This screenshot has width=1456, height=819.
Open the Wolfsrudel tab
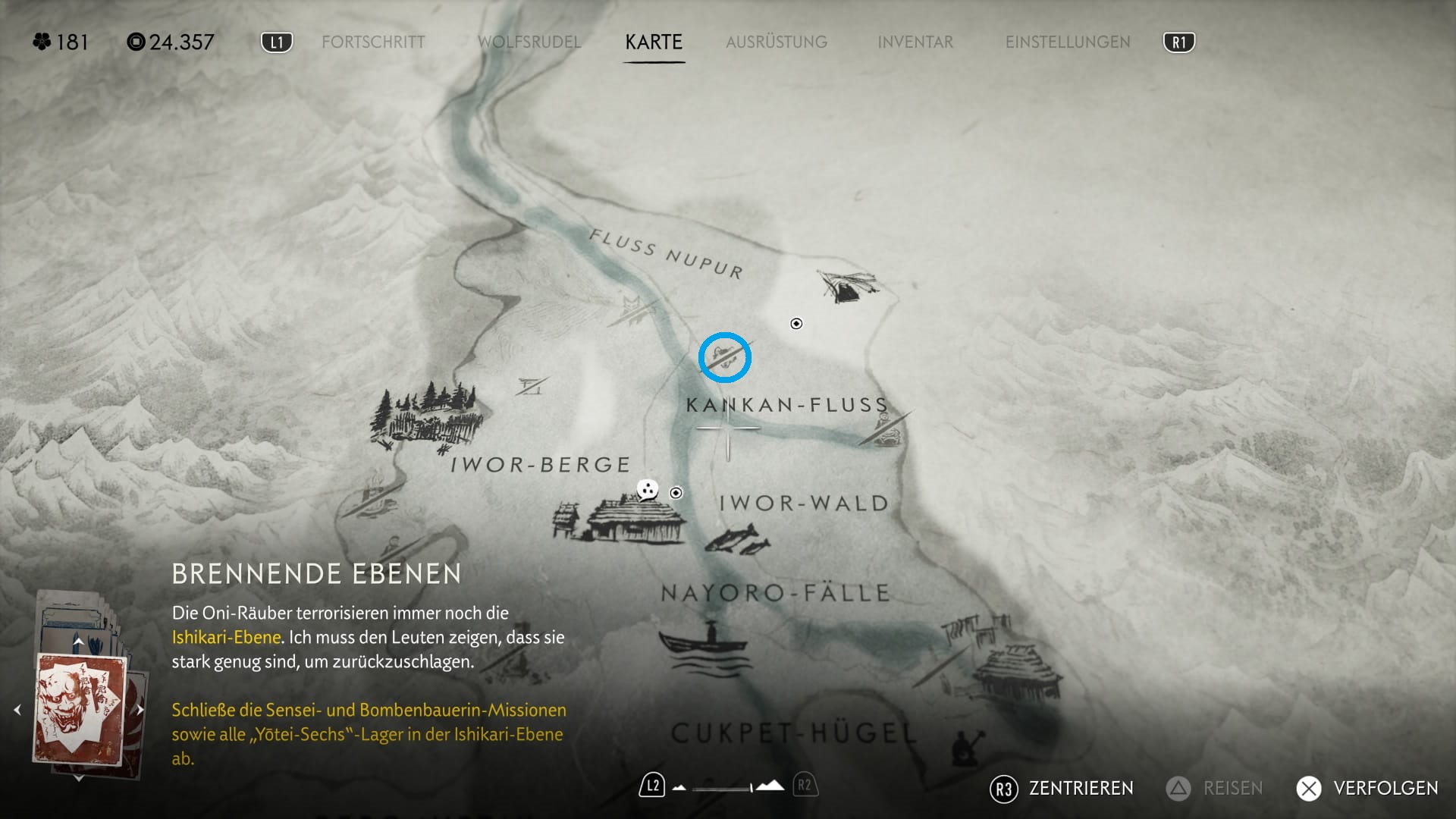click(529, 42)
